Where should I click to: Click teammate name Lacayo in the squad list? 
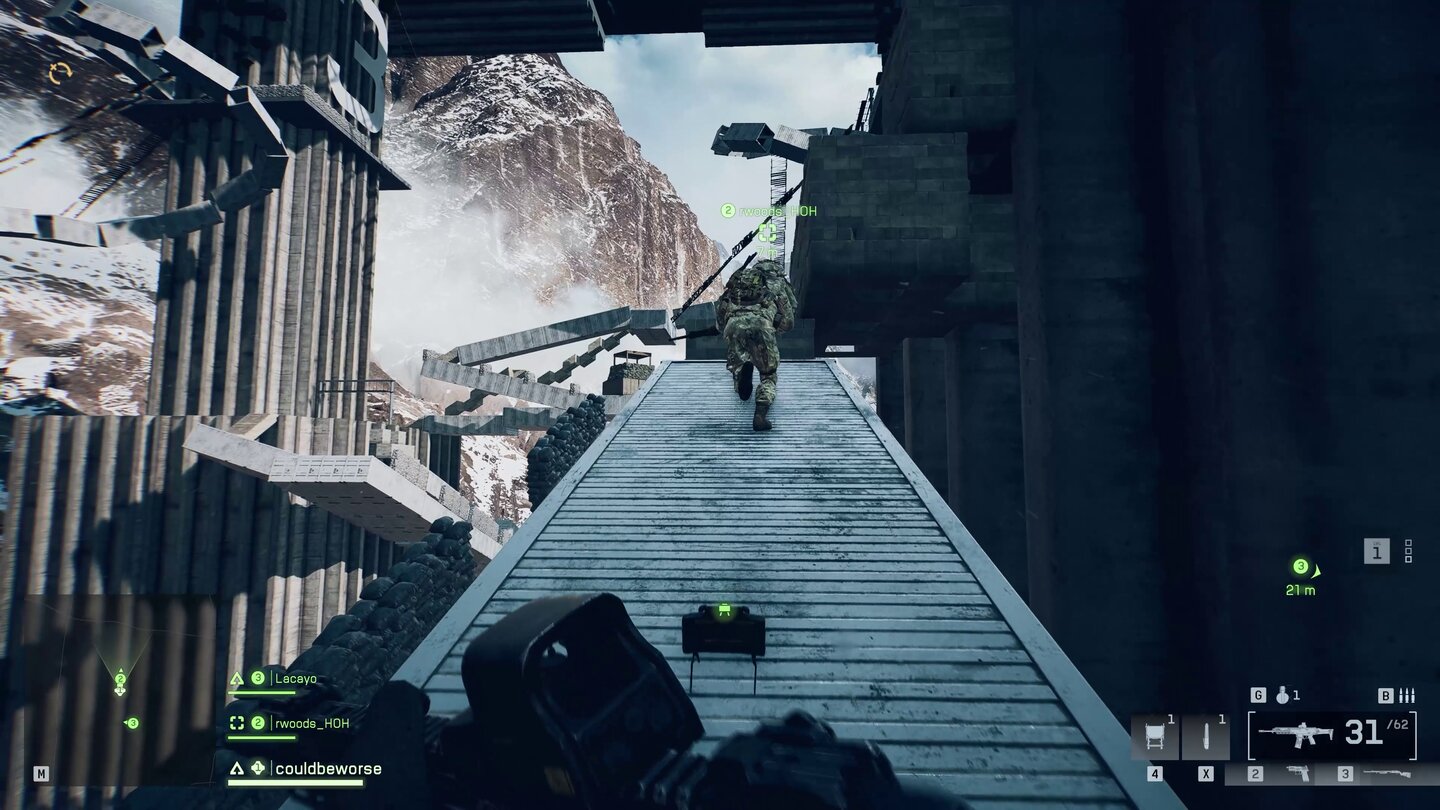295,679
